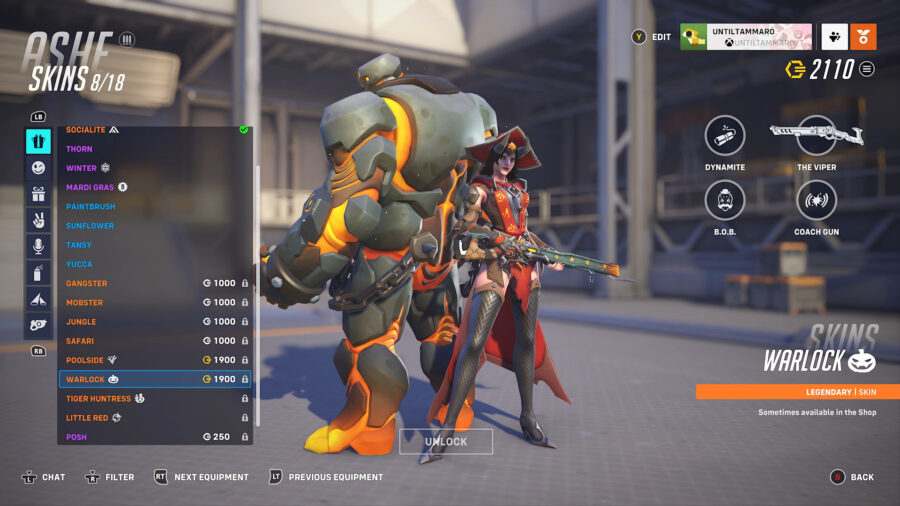Inspect the Coach Gun ability
Image resolution: width=900 pixels, height=506 pixels.
pyautogui.click(x=817, y=200)
